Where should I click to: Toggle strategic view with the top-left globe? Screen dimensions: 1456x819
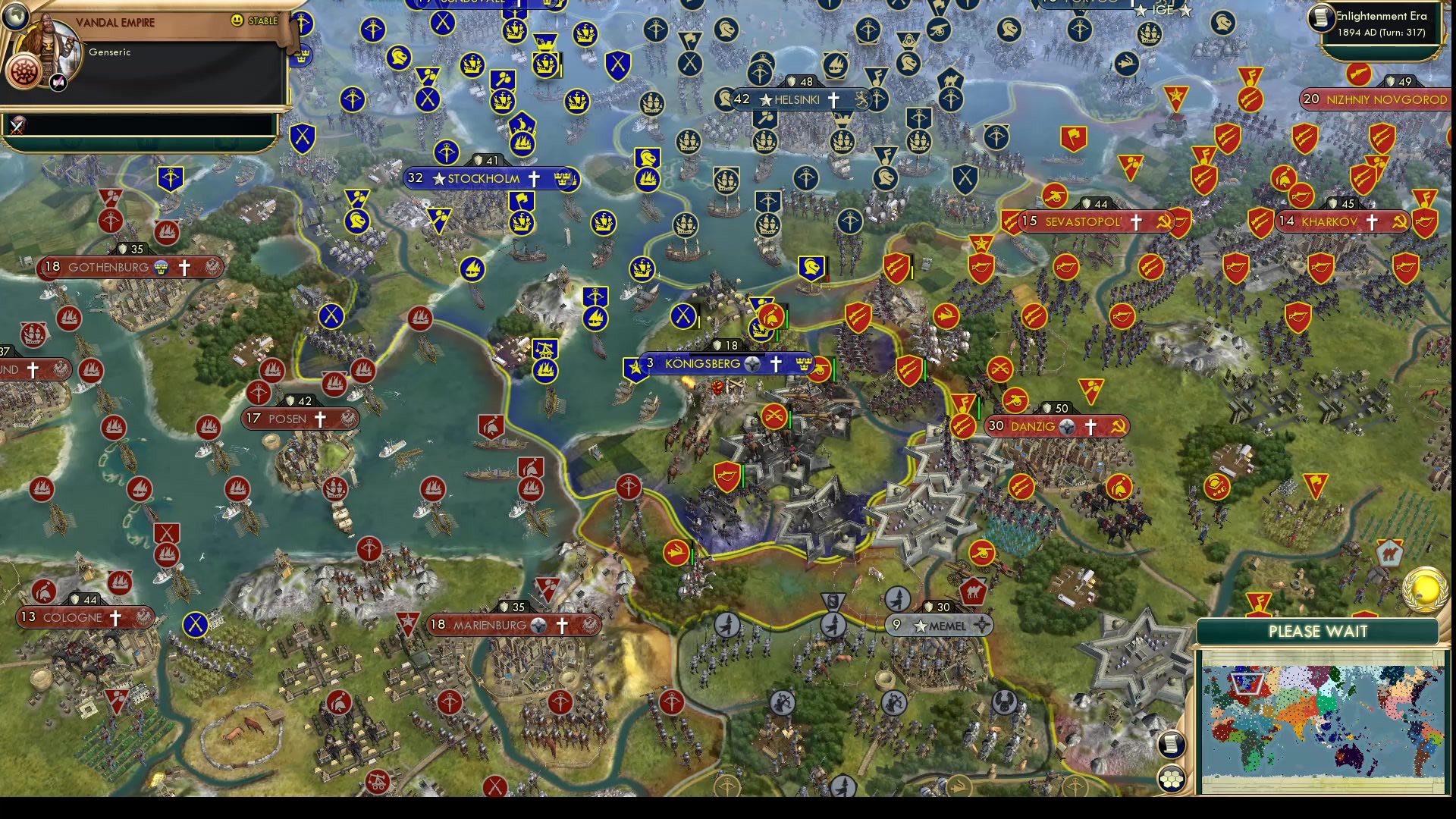(16, 18)
